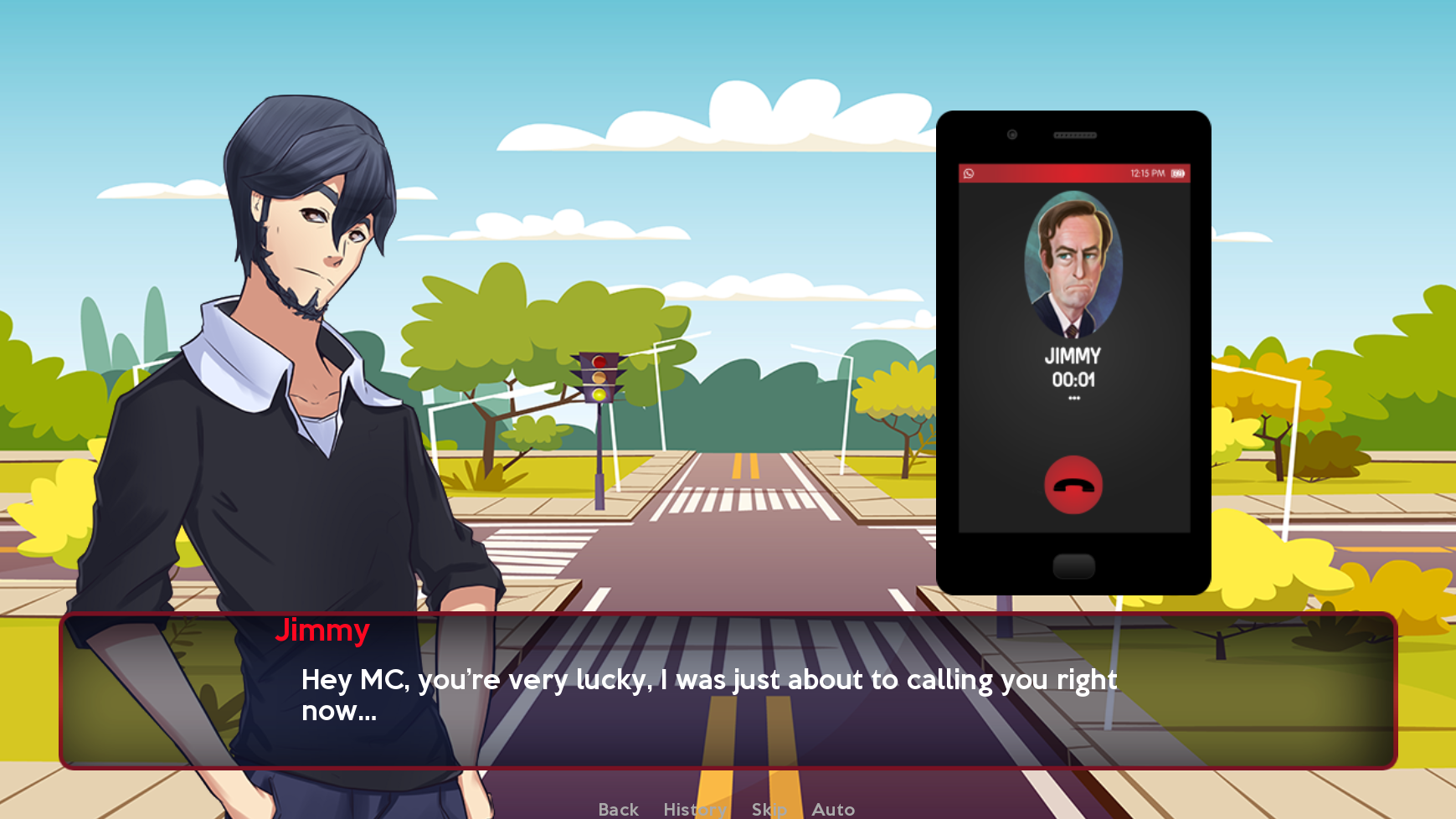Select Back from the quick menu
The width and height of the screenshot is (1456, 819).
click(617, 808)
